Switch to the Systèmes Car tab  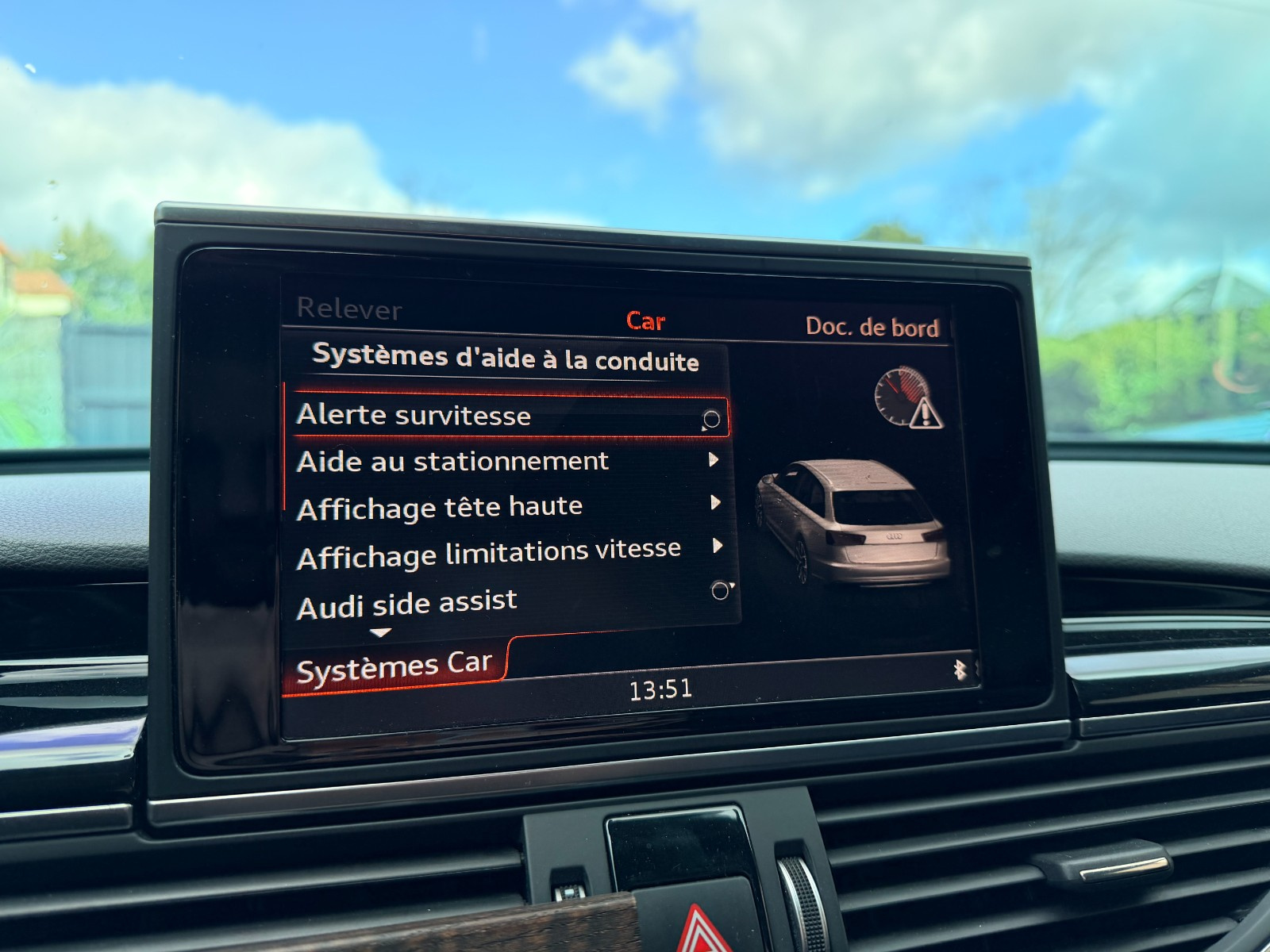394,667
